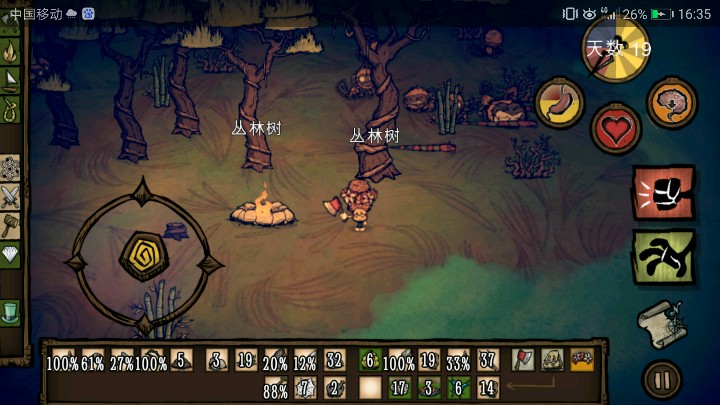Pick the backpack stack showing 17
Image resolution: width=720 pixels, height=405 pixels.
(x=401, y=386)
